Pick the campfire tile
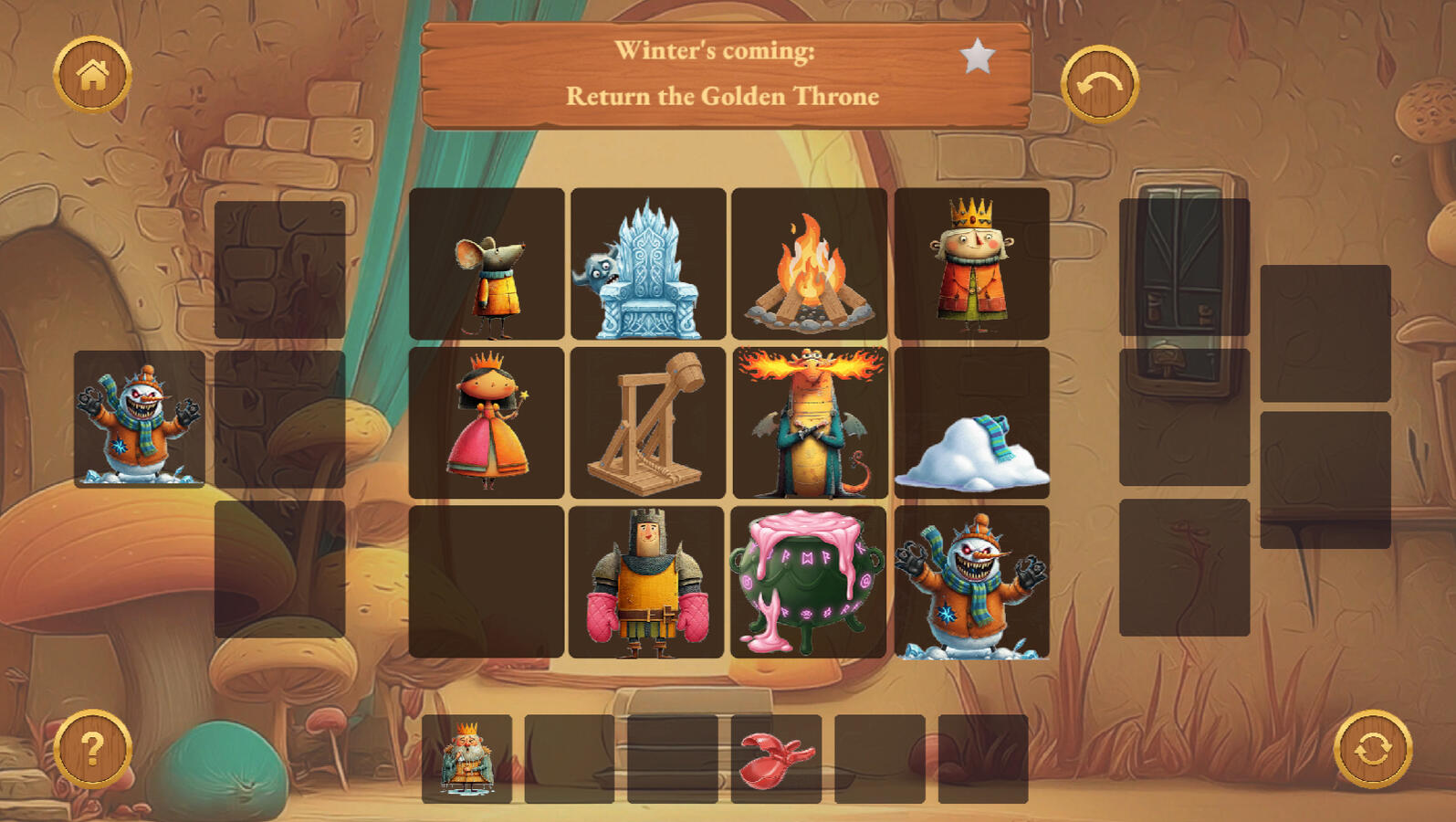 pyautogui.click(x=809, y=264)
